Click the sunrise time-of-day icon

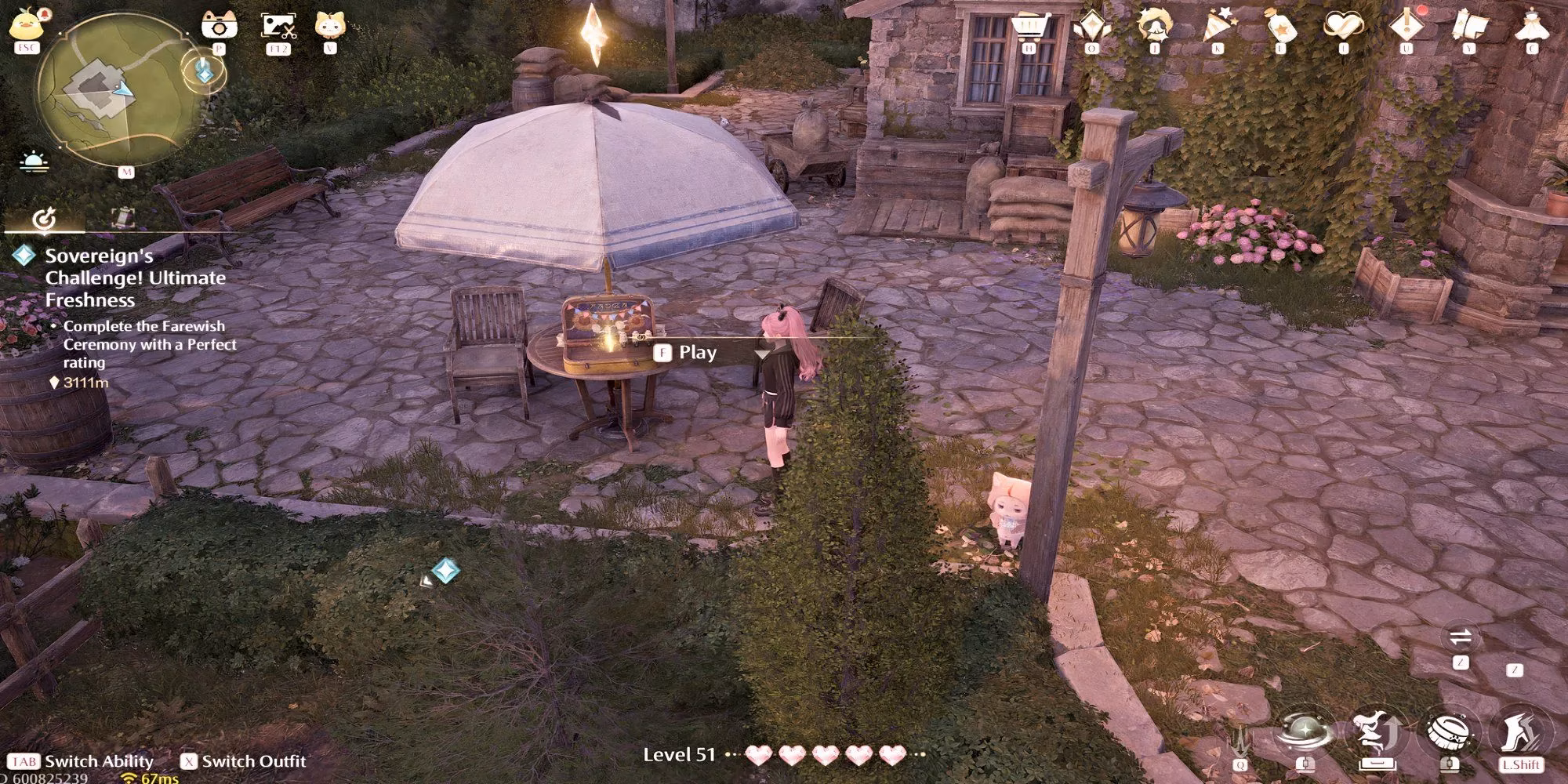pos(34,162)
